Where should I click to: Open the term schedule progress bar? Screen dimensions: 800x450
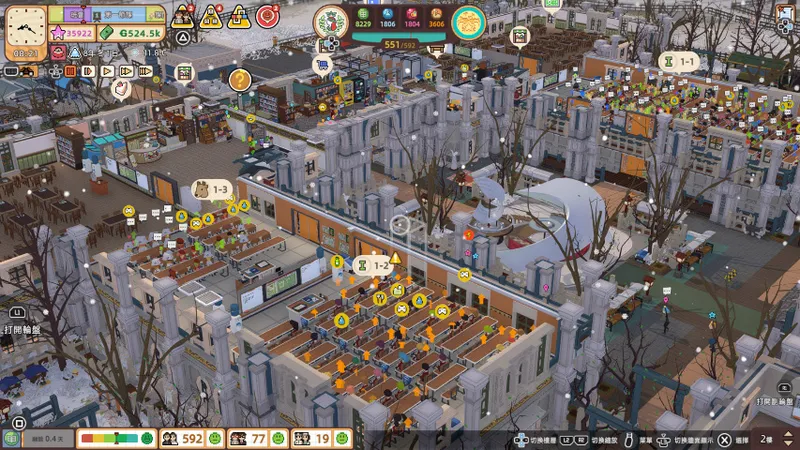pos(105,13)
